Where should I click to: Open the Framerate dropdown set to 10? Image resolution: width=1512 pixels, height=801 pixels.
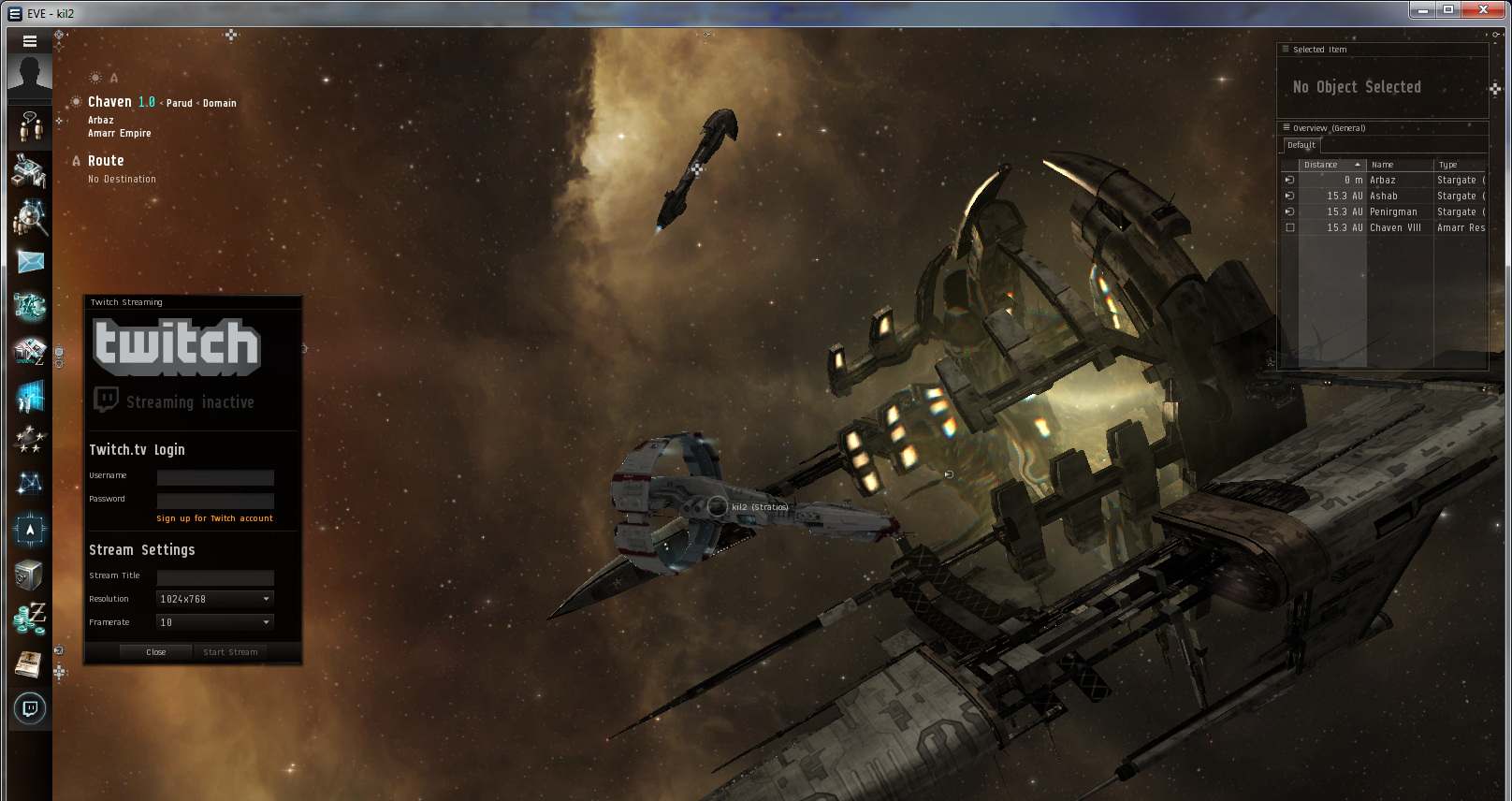(x=213, y=621)
